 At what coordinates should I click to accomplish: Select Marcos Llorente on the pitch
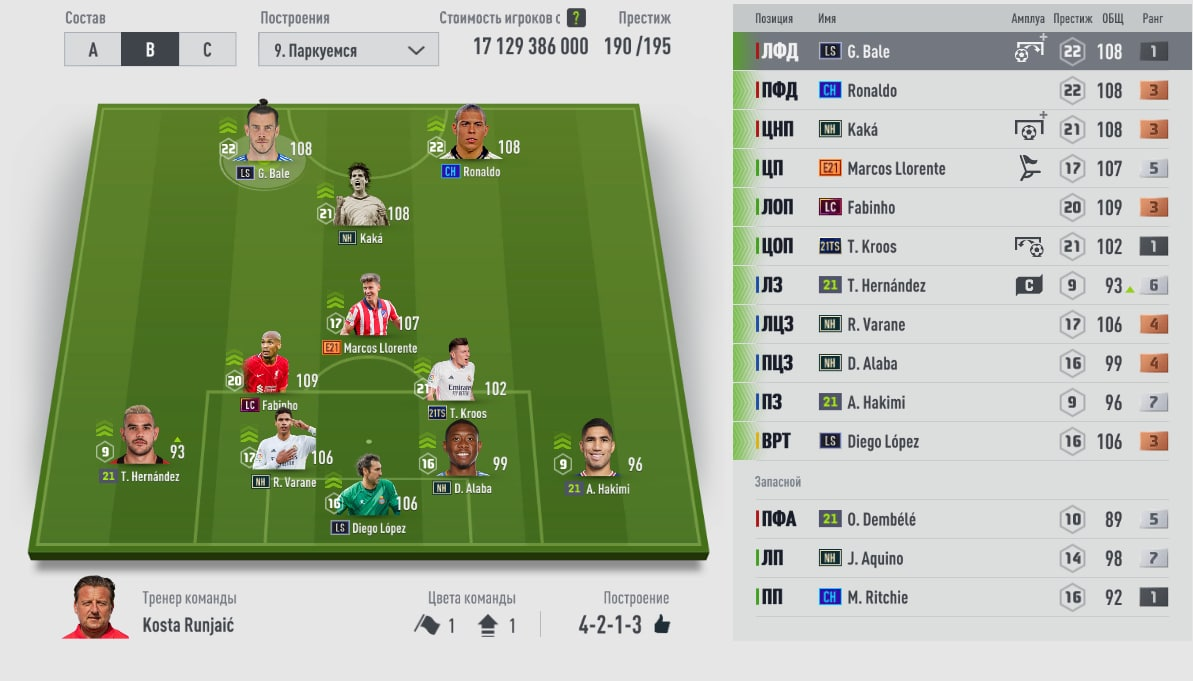(369, 312)
